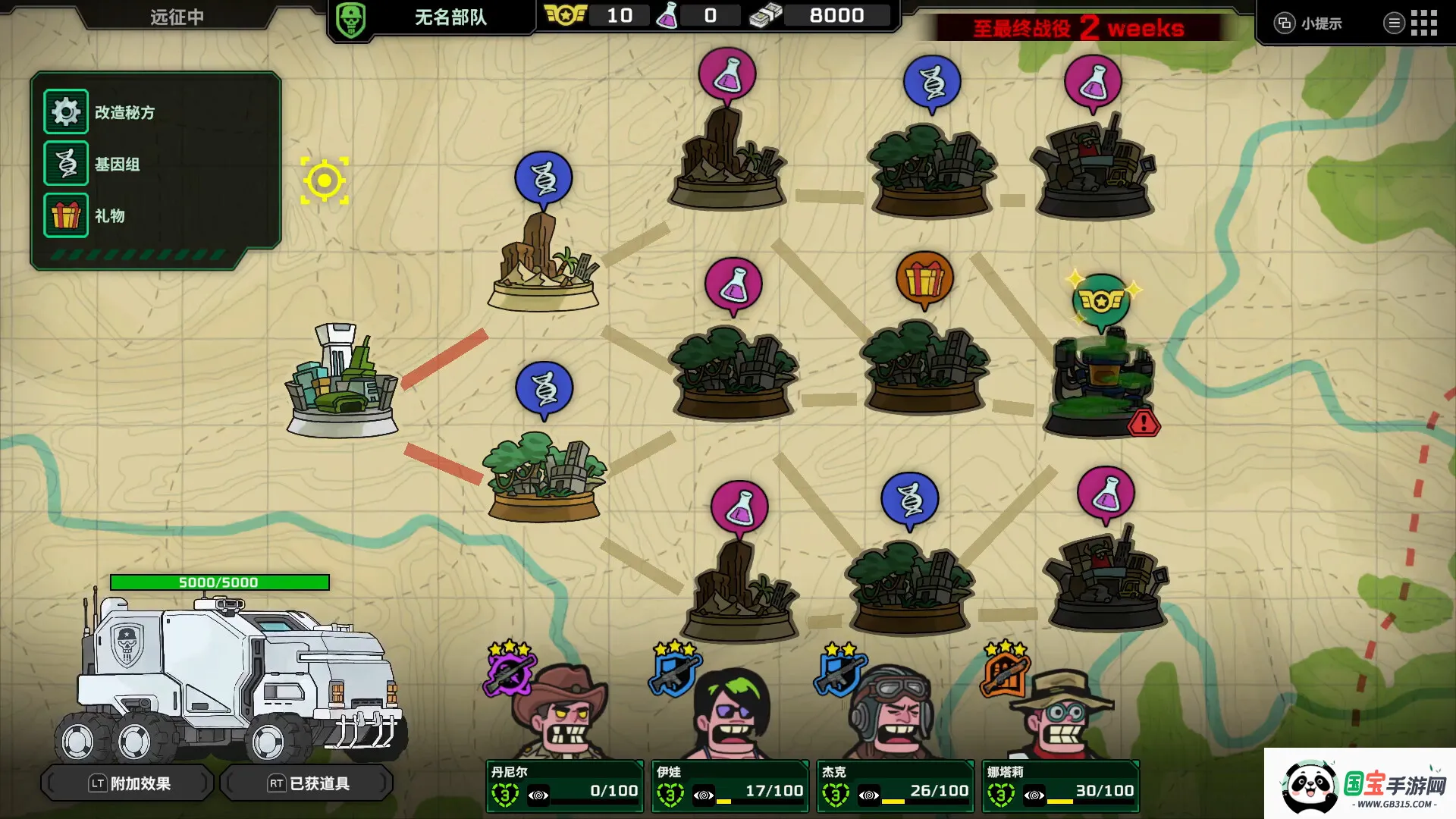
Task: Click the RT 已获道具 button
Action: pyautogui.click(x=306, y=783)
